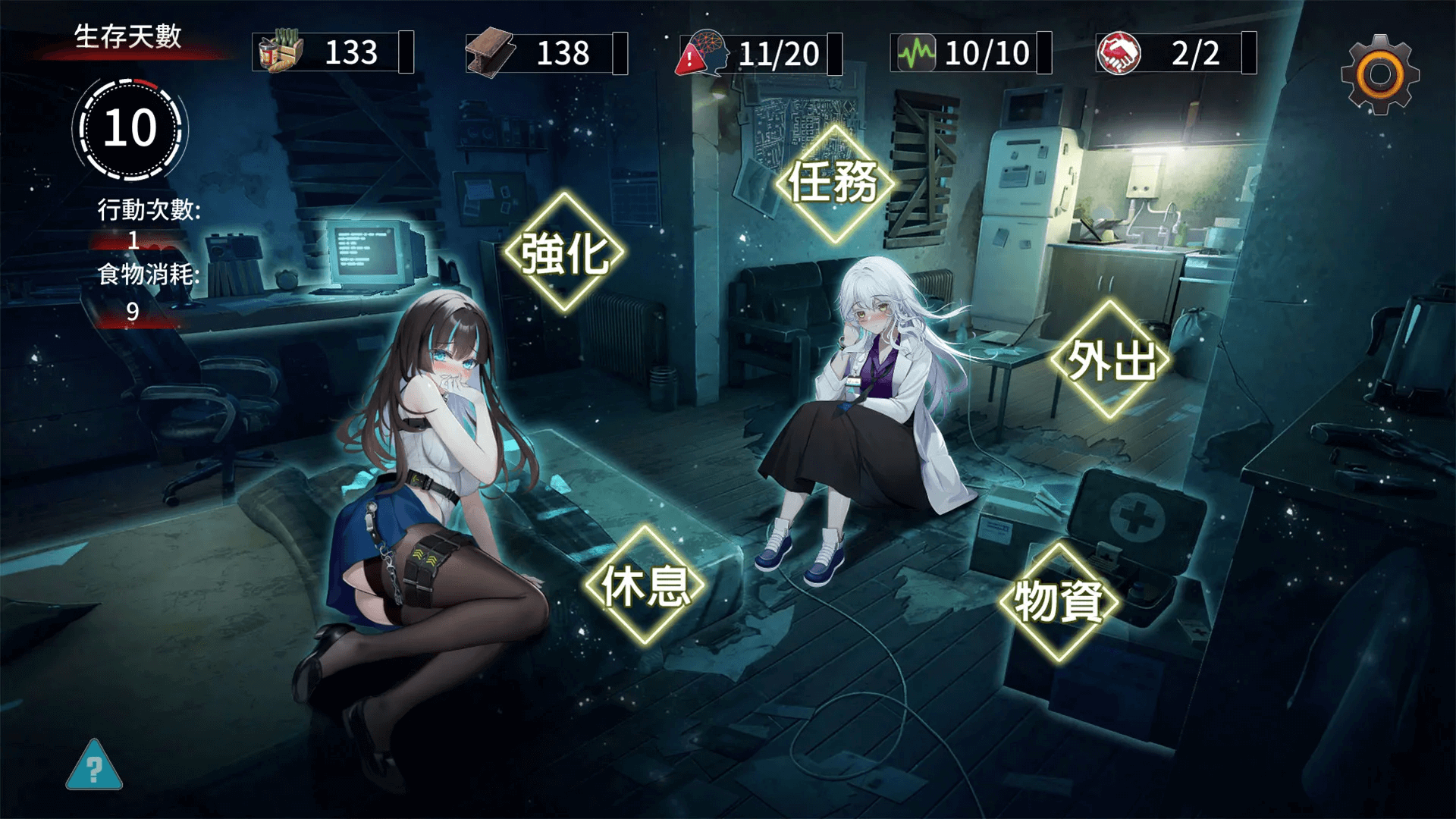Click the circular day 10 counter

pyautogui.click(x=127, y=127)
